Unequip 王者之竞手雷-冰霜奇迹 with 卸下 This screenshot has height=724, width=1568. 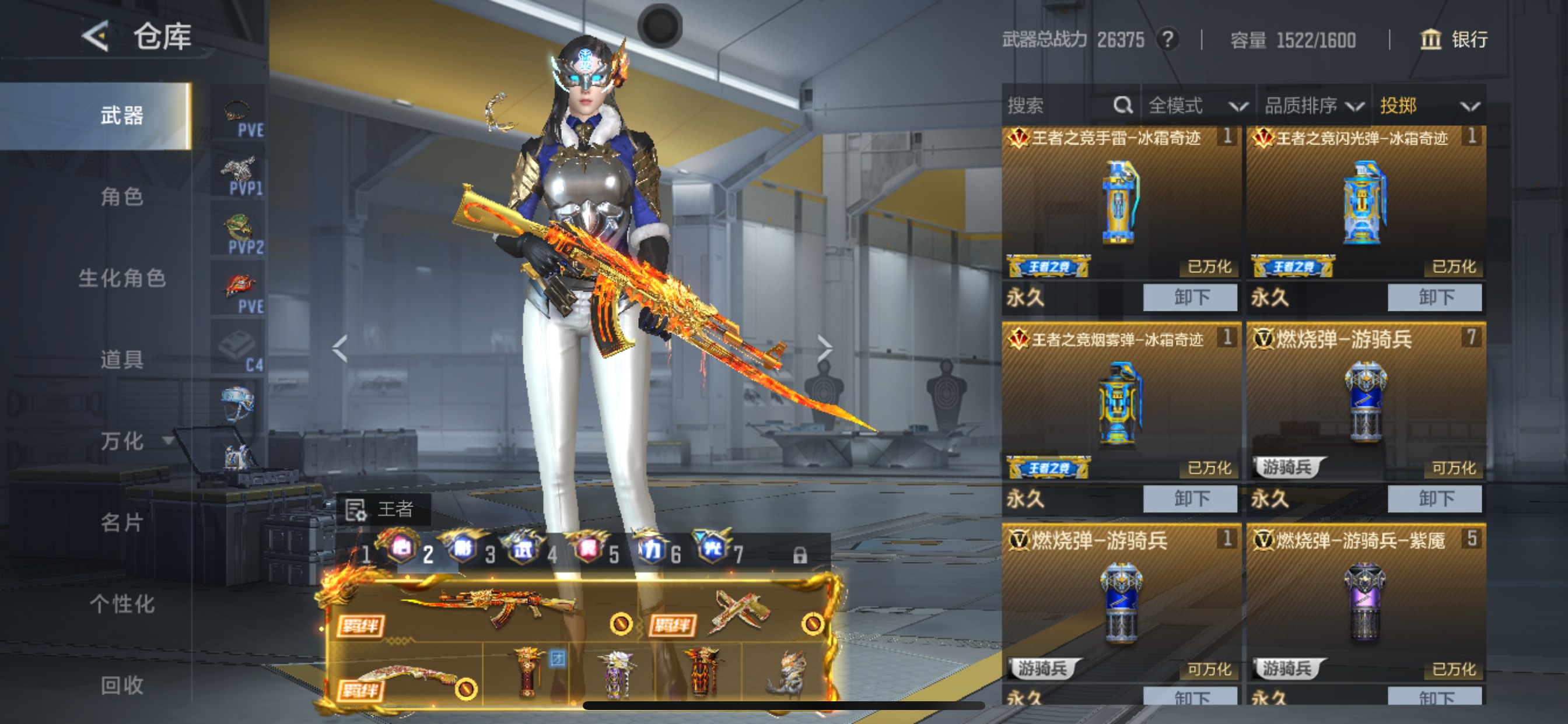click(x=1190, y=297)
